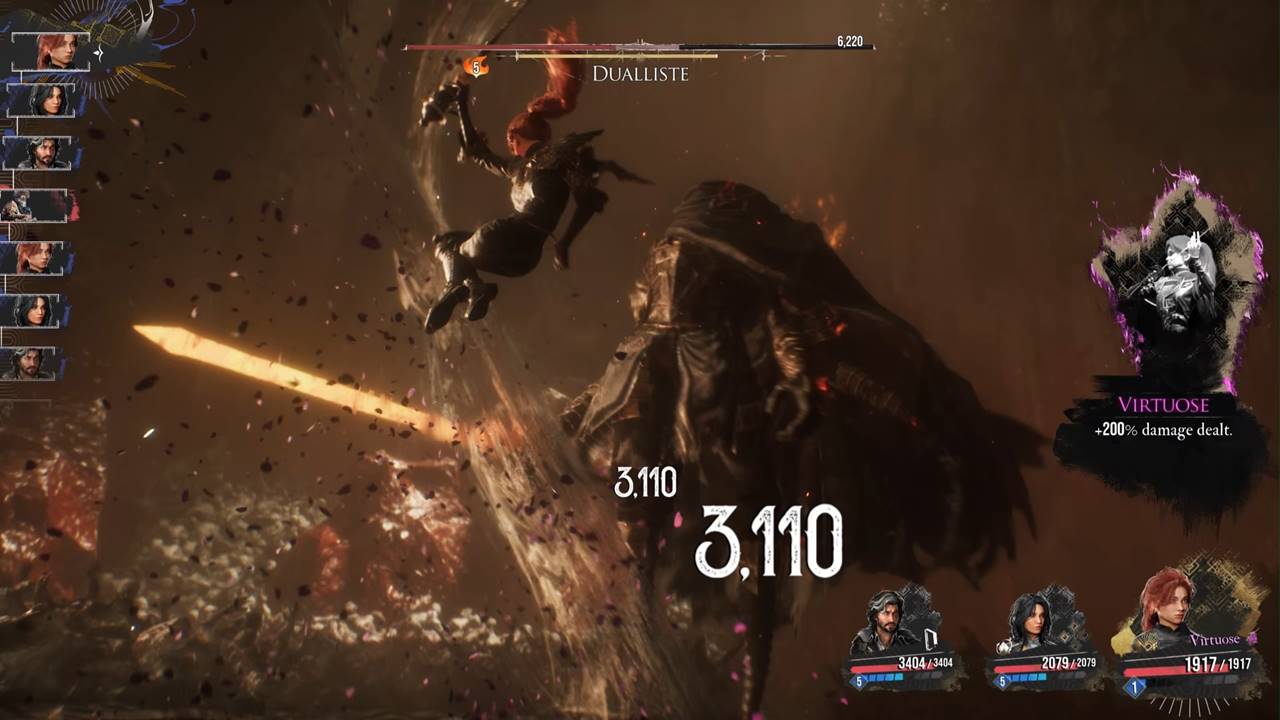Click the orange status icon beside Dualliste's bar
The height and width of the screenshot is (720, 1280).
pyautogui.click(x=477, y=68)
